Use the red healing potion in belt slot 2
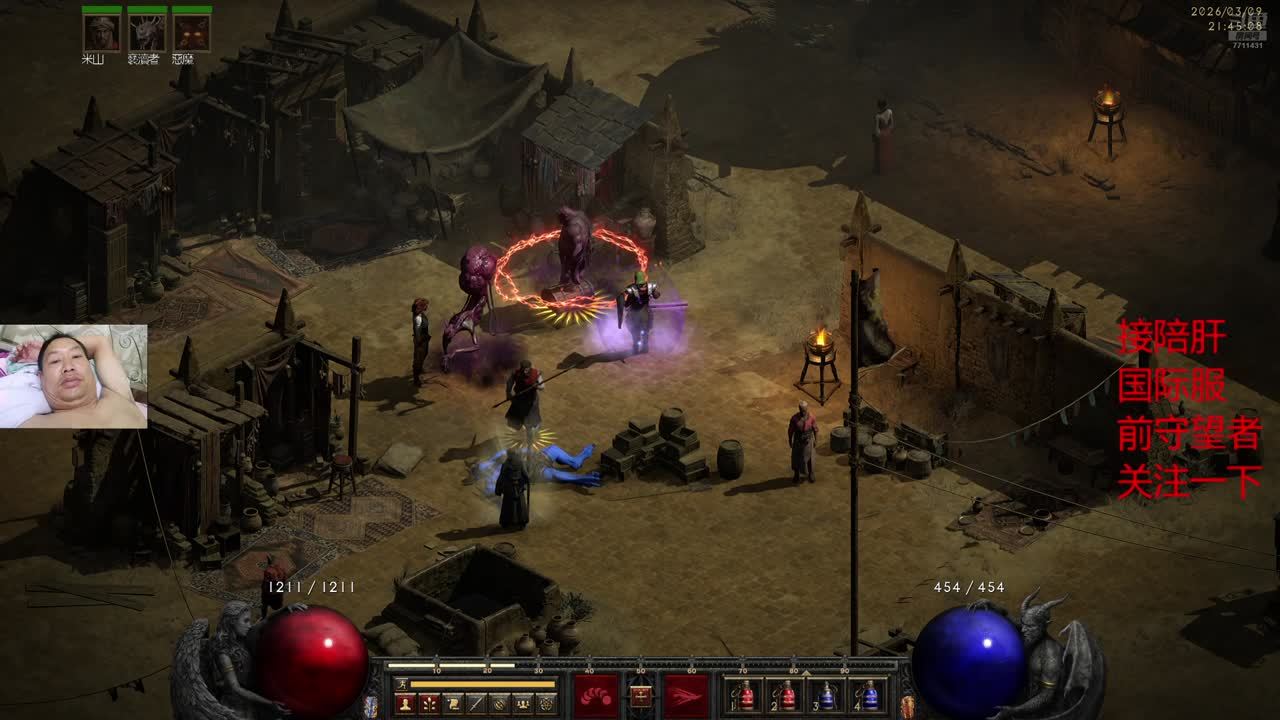Image resolution: width=1280 pixels, height=720 pixels. point(786,695)
